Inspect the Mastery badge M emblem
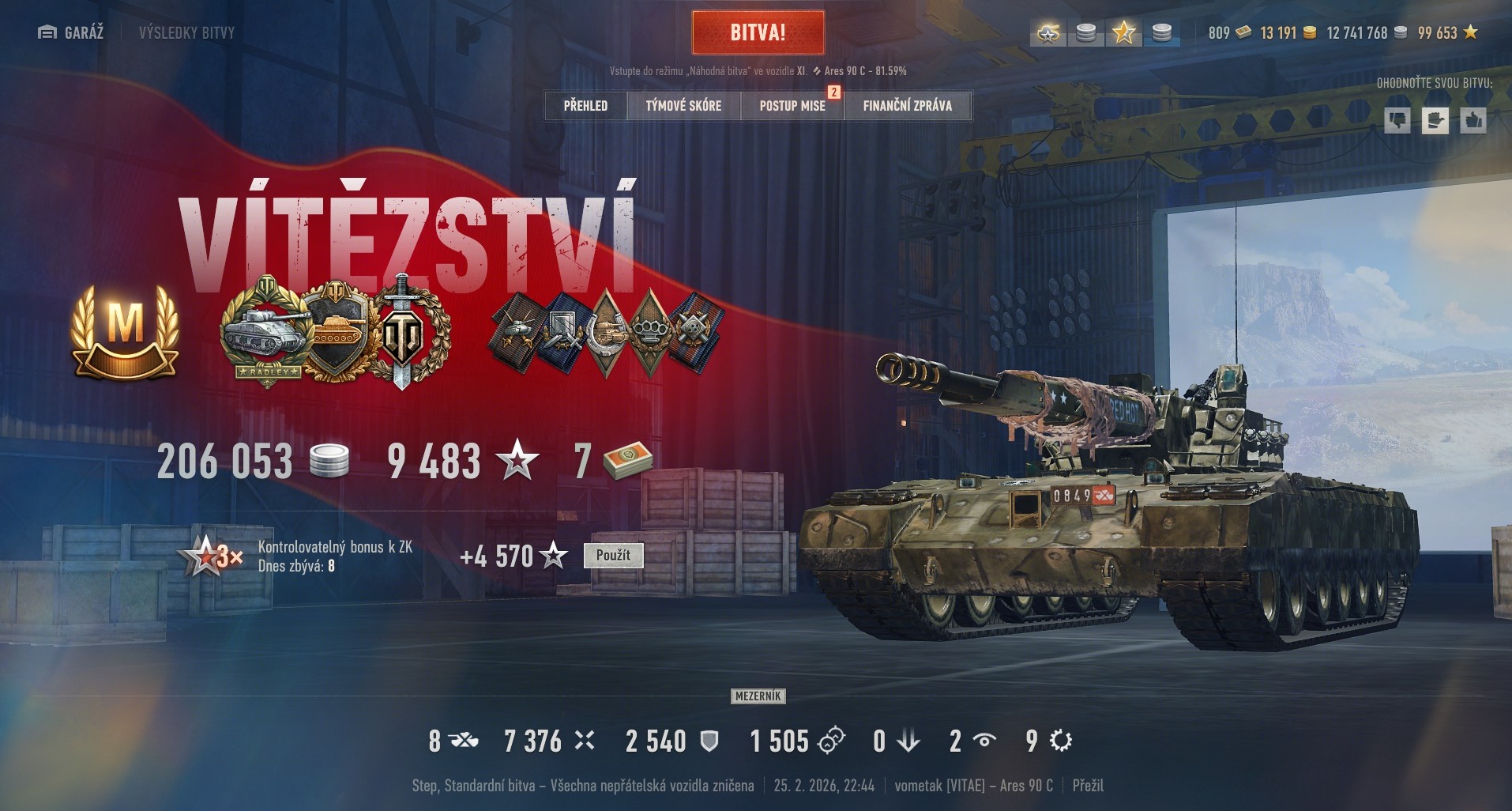The height and width of the screenshot is (811, 1512). (125, 330)
